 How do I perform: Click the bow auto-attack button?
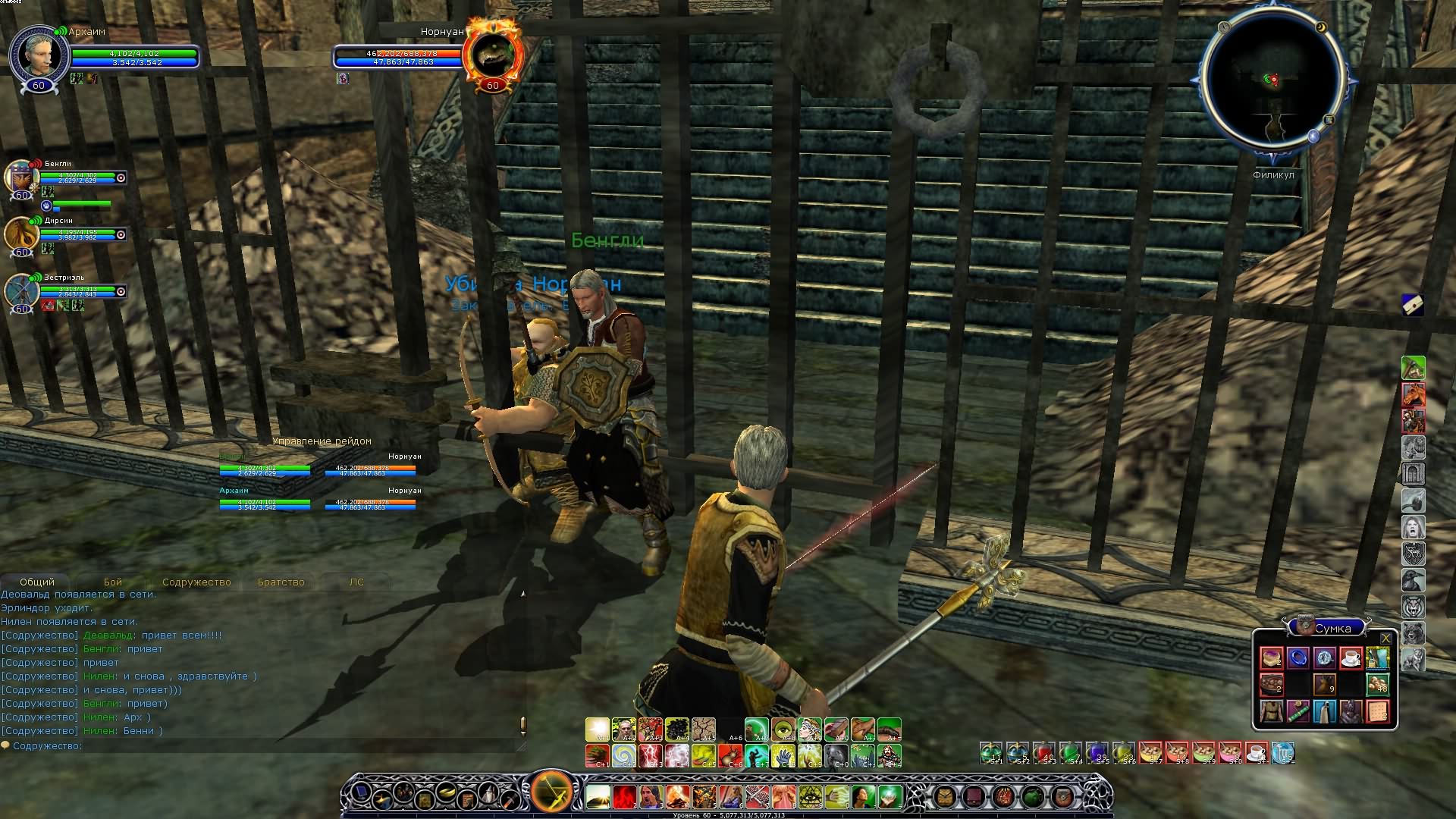click(x=551, y=792)
